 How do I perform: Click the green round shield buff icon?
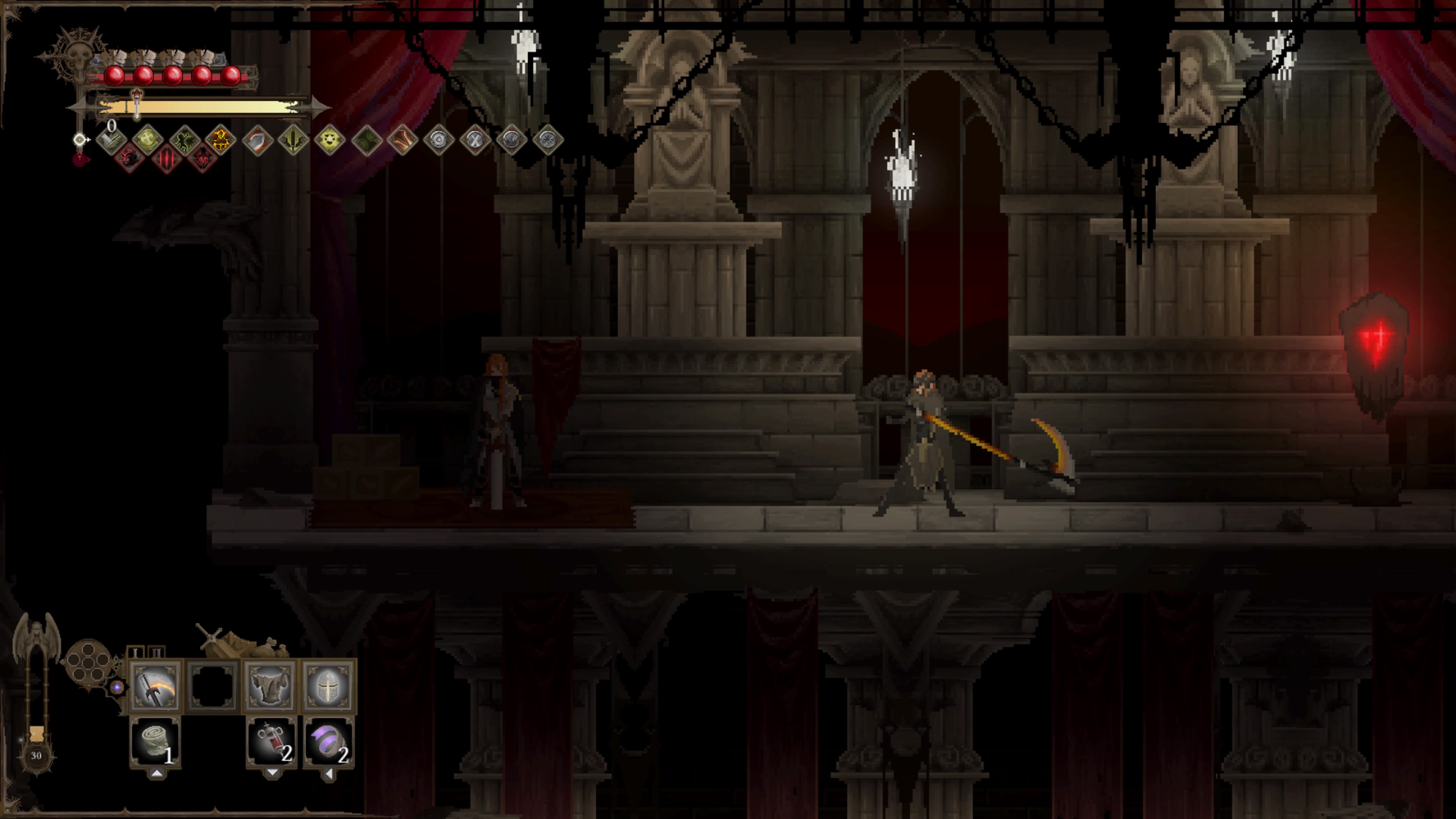[147, 139]
